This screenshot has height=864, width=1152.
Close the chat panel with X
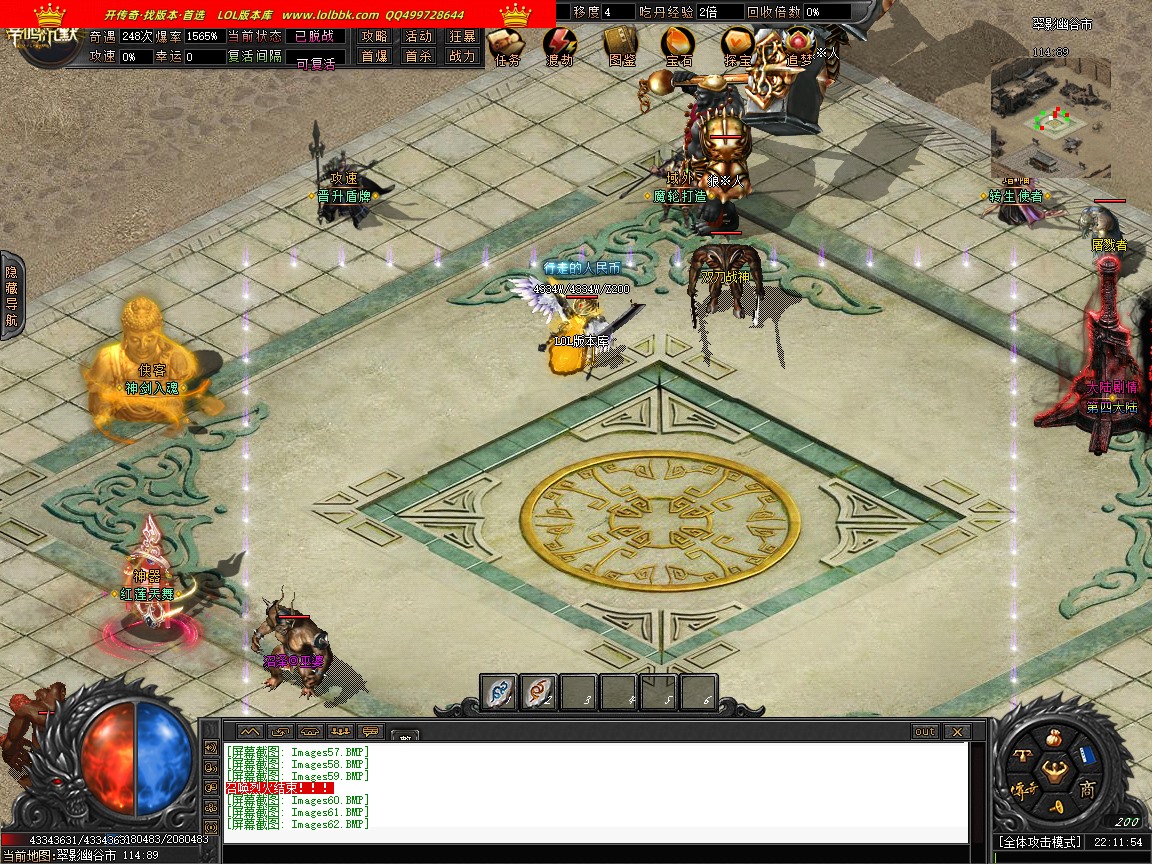956,732
